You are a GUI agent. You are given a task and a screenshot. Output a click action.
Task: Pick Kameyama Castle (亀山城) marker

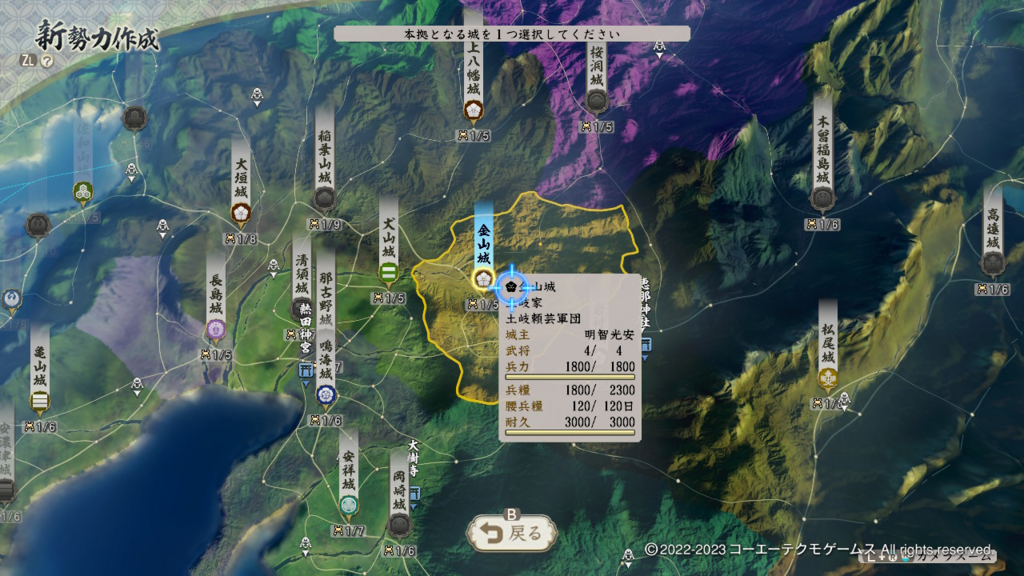[40, 401]
